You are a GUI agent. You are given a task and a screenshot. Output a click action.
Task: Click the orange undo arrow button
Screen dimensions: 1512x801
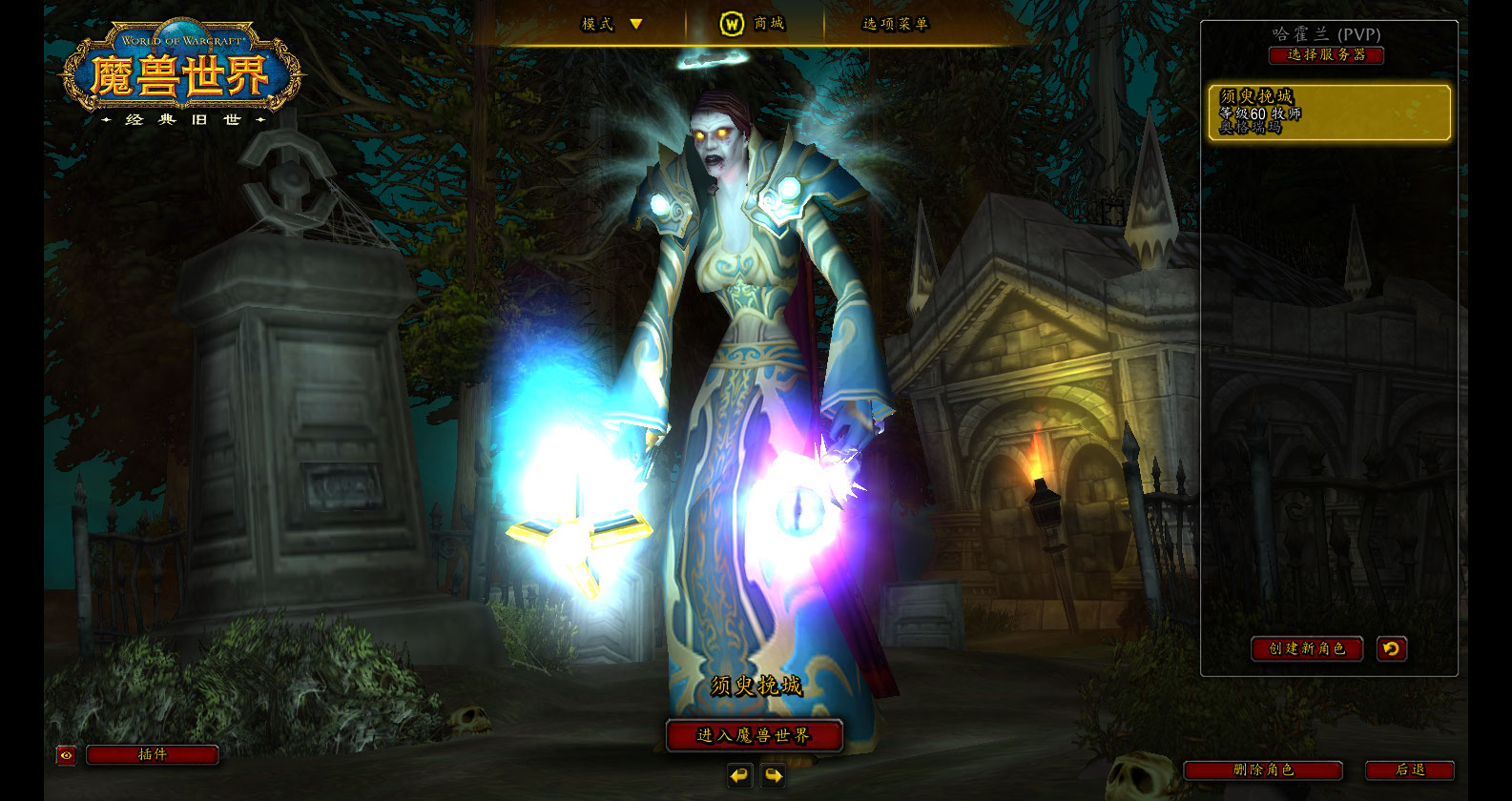tap(1392, 648)
